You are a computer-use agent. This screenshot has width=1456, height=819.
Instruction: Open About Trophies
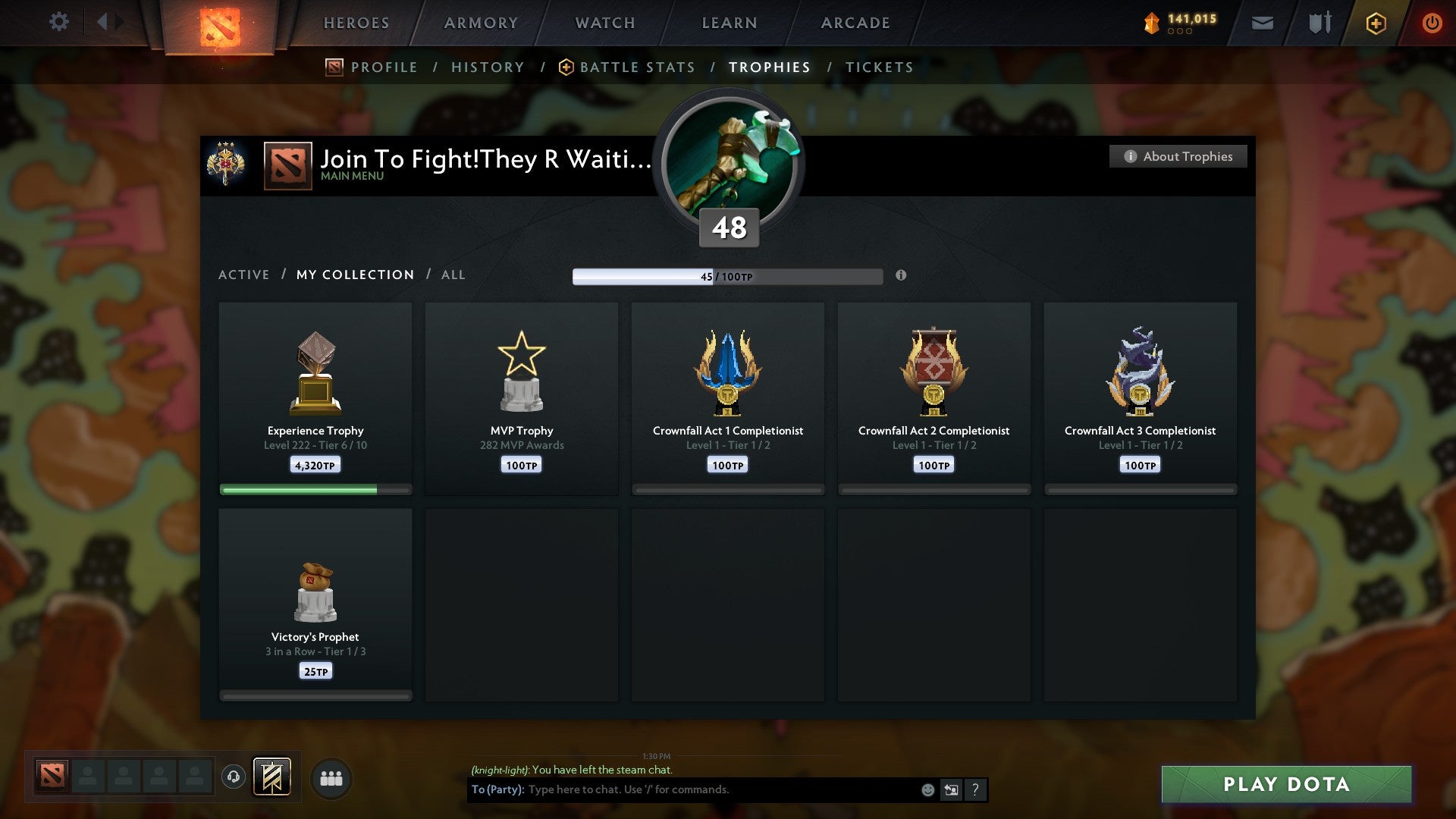[1178, 156]
